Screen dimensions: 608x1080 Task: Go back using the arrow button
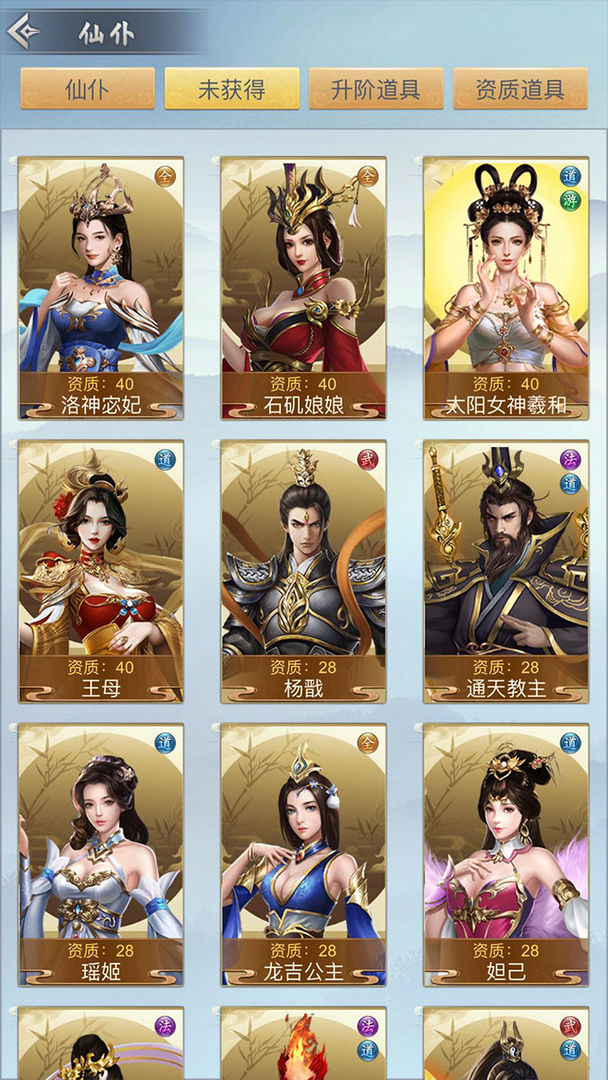(x=24, y=31)
